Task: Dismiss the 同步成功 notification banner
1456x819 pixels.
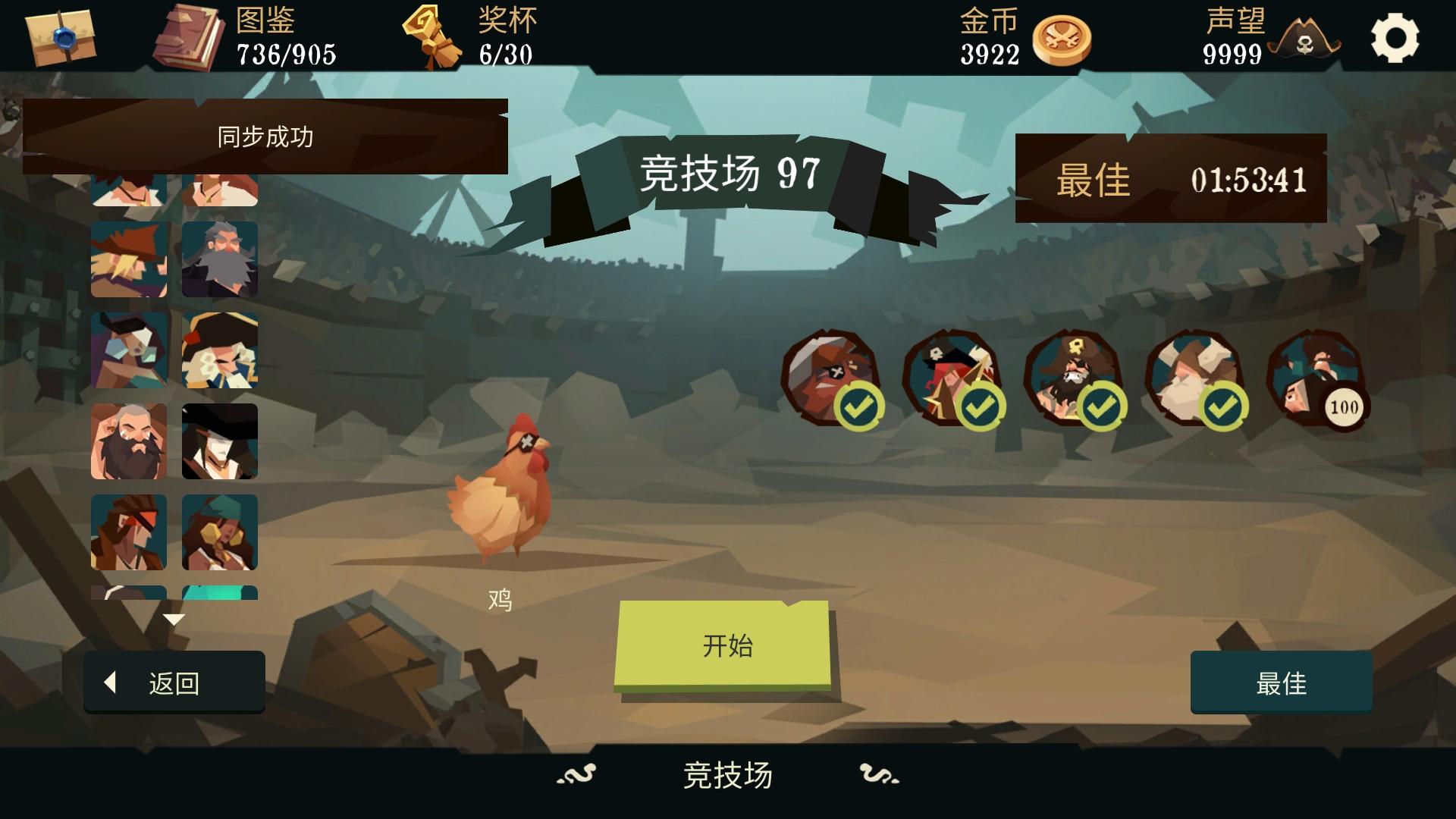Action: click(x=265, y=136)
